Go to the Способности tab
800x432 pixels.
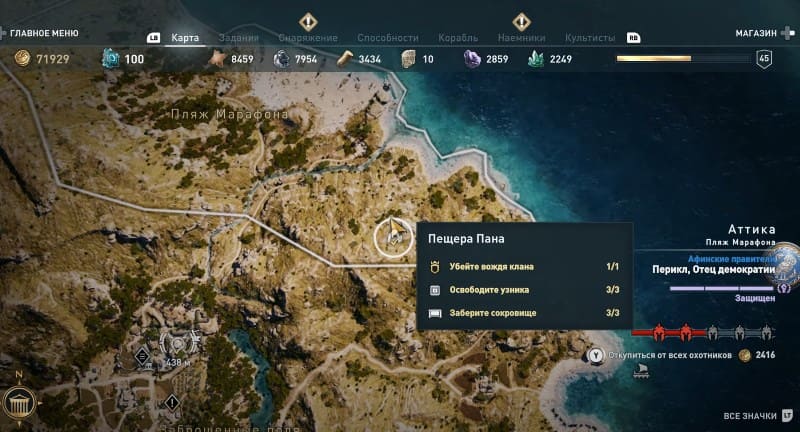click(387, 38)
